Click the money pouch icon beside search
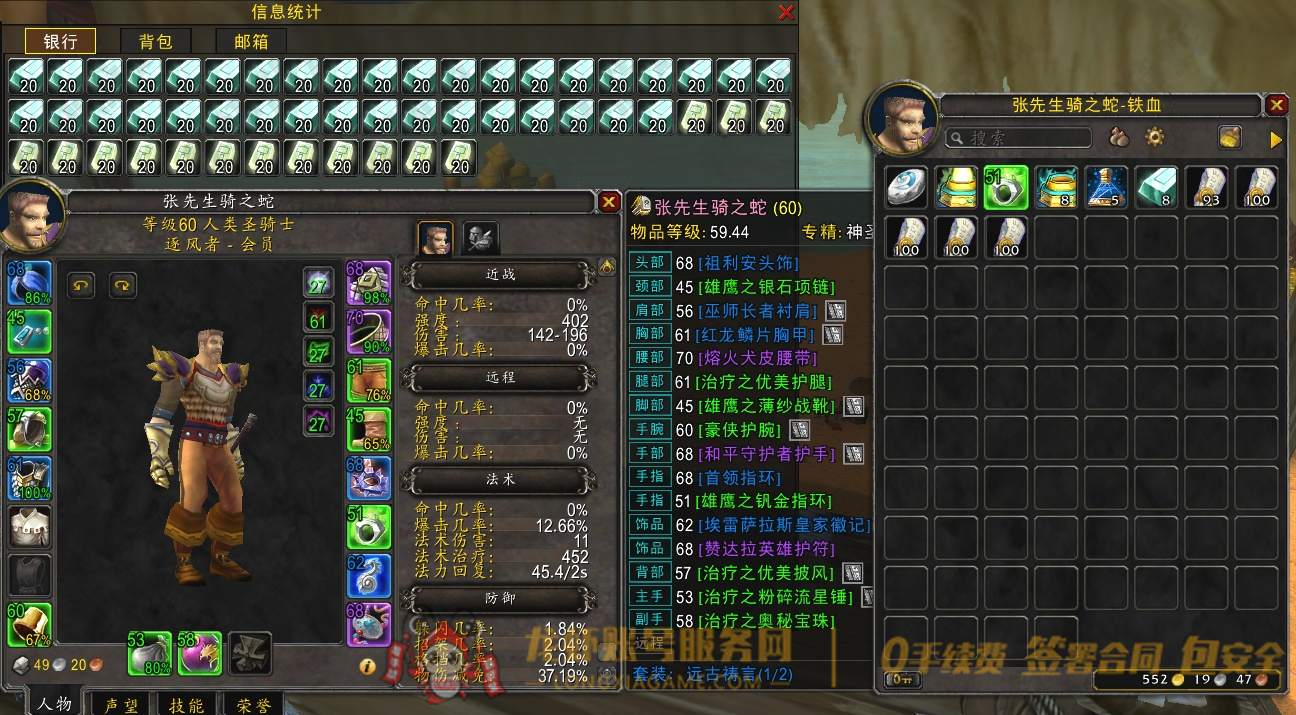Screen dimensions: 1296x715 tap(1118, 137)
